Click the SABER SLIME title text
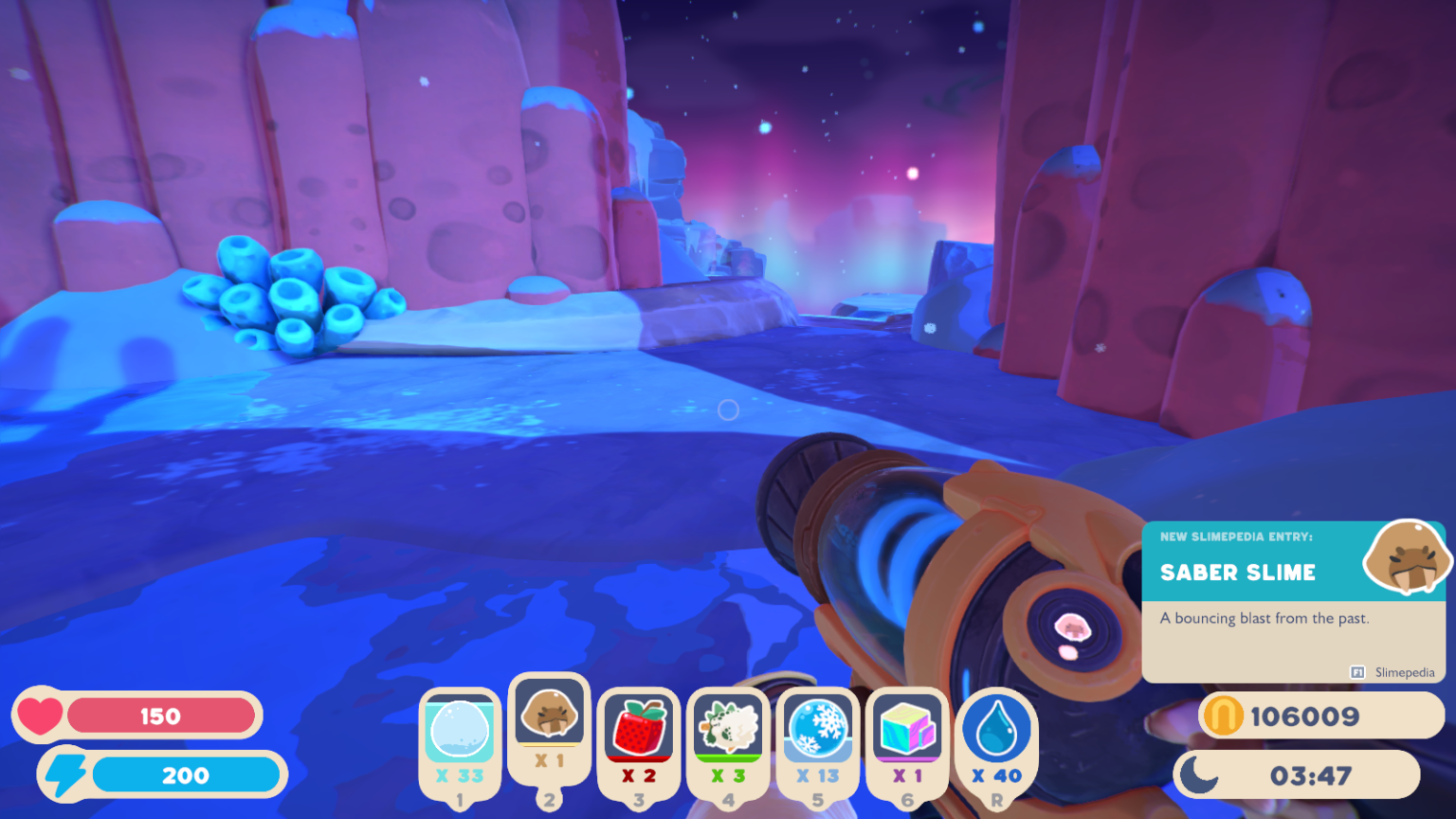This screenshot has width=1456, height=819. tap(1238, 573)
